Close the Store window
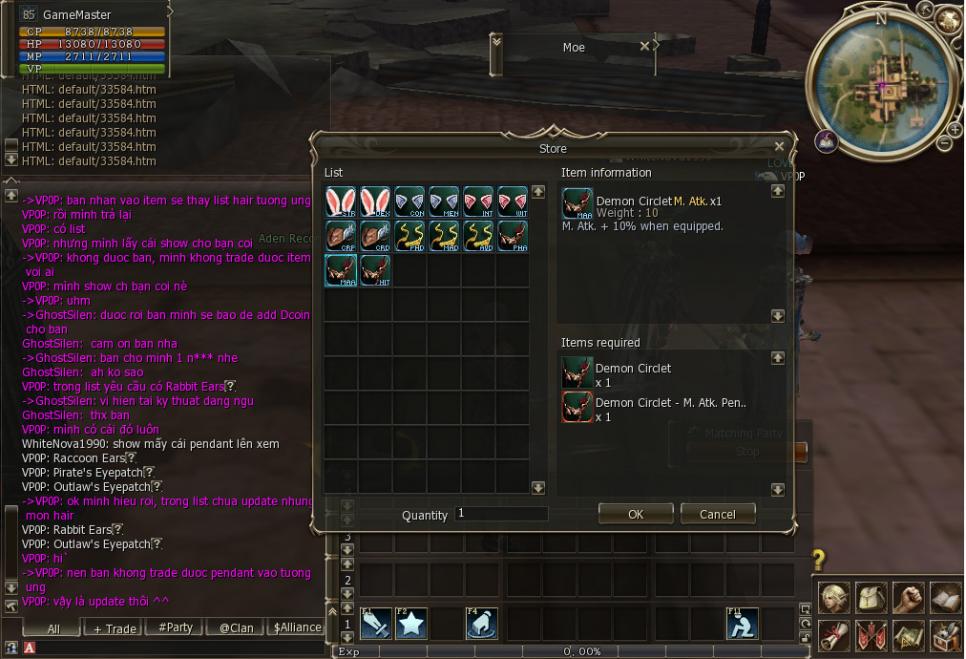 (780, 147)
